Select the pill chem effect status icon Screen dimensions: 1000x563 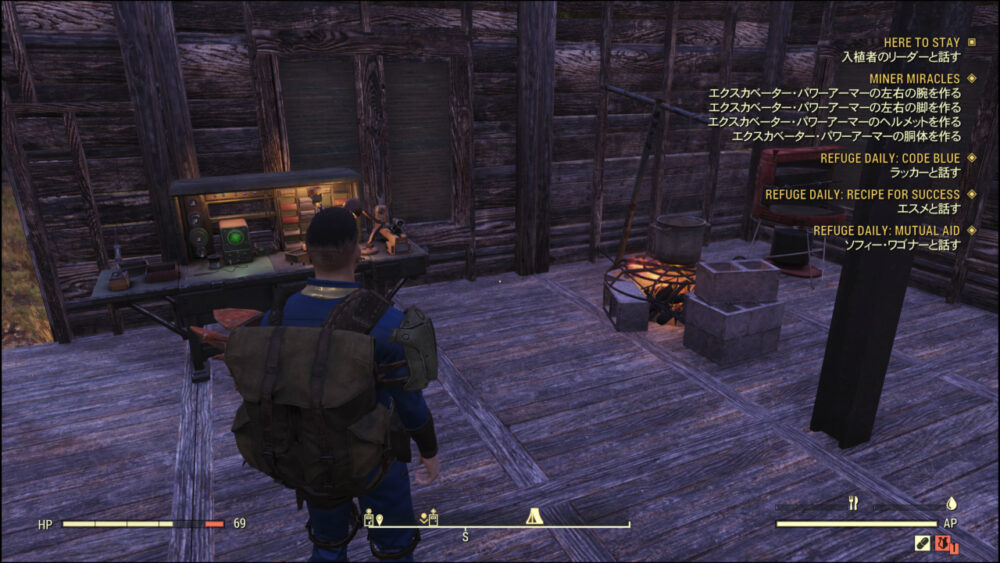[x=922, y=543]
